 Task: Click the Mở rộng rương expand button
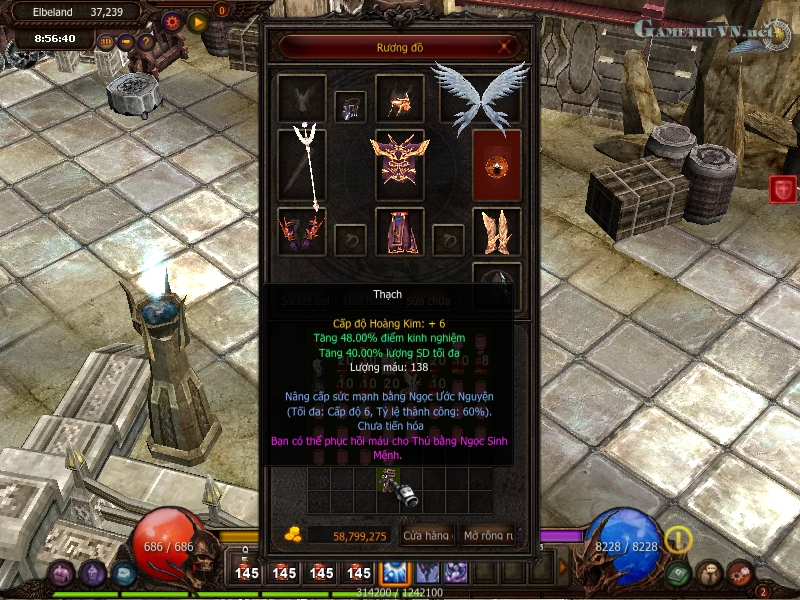click(x=489, y=536)
